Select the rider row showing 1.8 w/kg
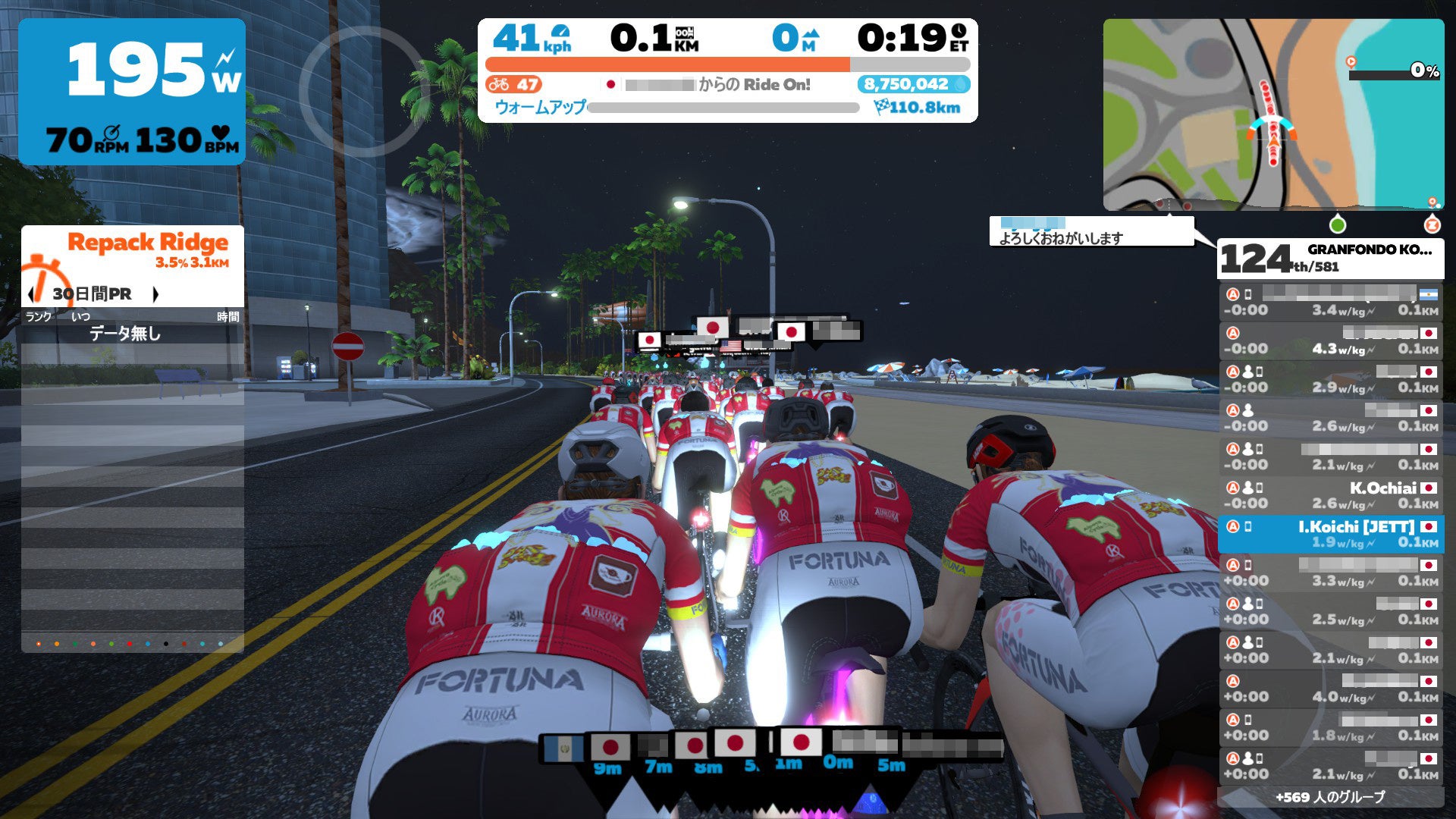Viewport: 1456px width, 819px height. click(x=1331, y=727)
